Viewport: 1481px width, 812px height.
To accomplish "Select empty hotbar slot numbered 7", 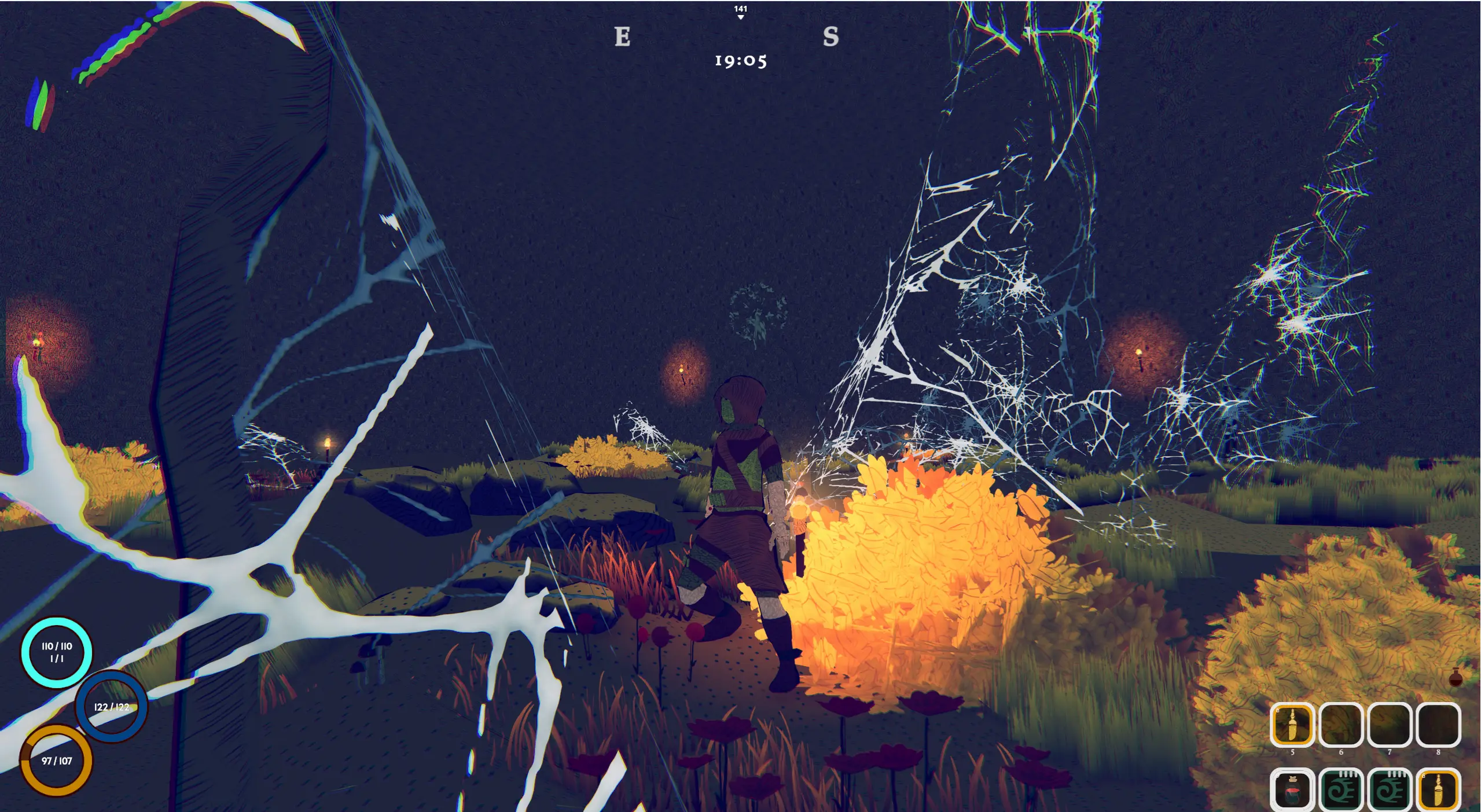I will click(1389, 725).
